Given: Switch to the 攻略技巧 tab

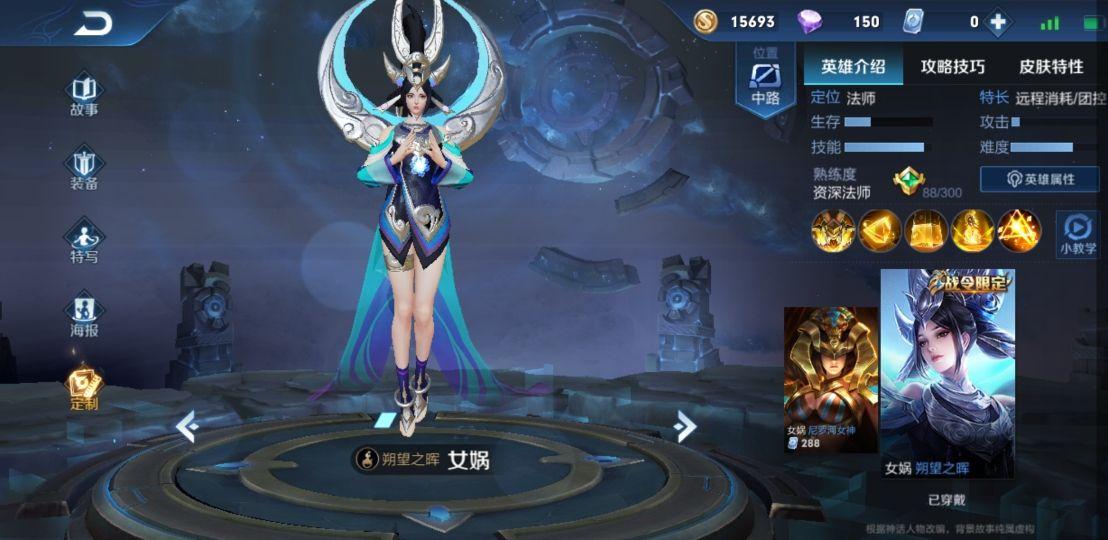Looking at the screenshot, I should 952,67.
